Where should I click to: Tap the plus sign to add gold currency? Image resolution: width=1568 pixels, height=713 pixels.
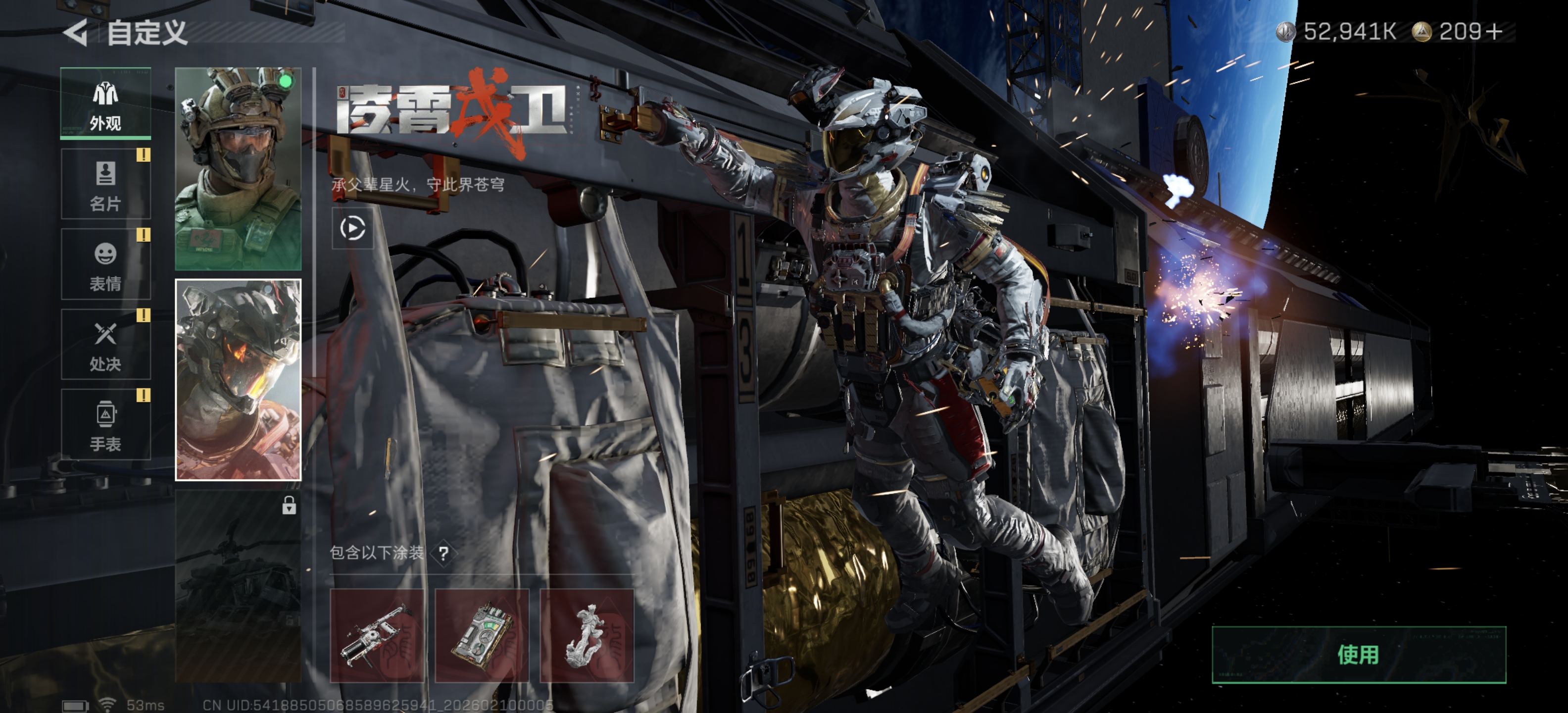click(1494, 32)
